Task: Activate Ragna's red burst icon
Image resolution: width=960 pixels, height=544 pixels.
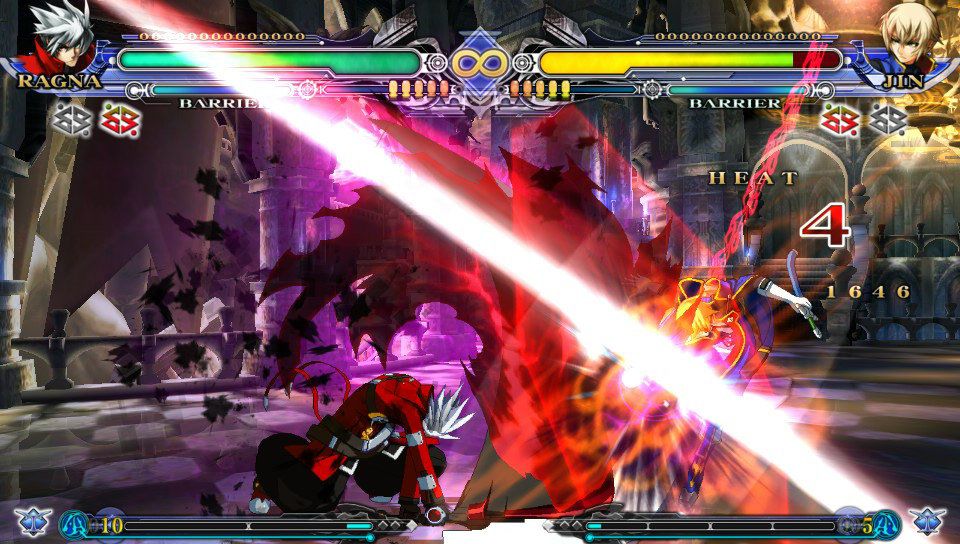Action: tap(122, 121)
